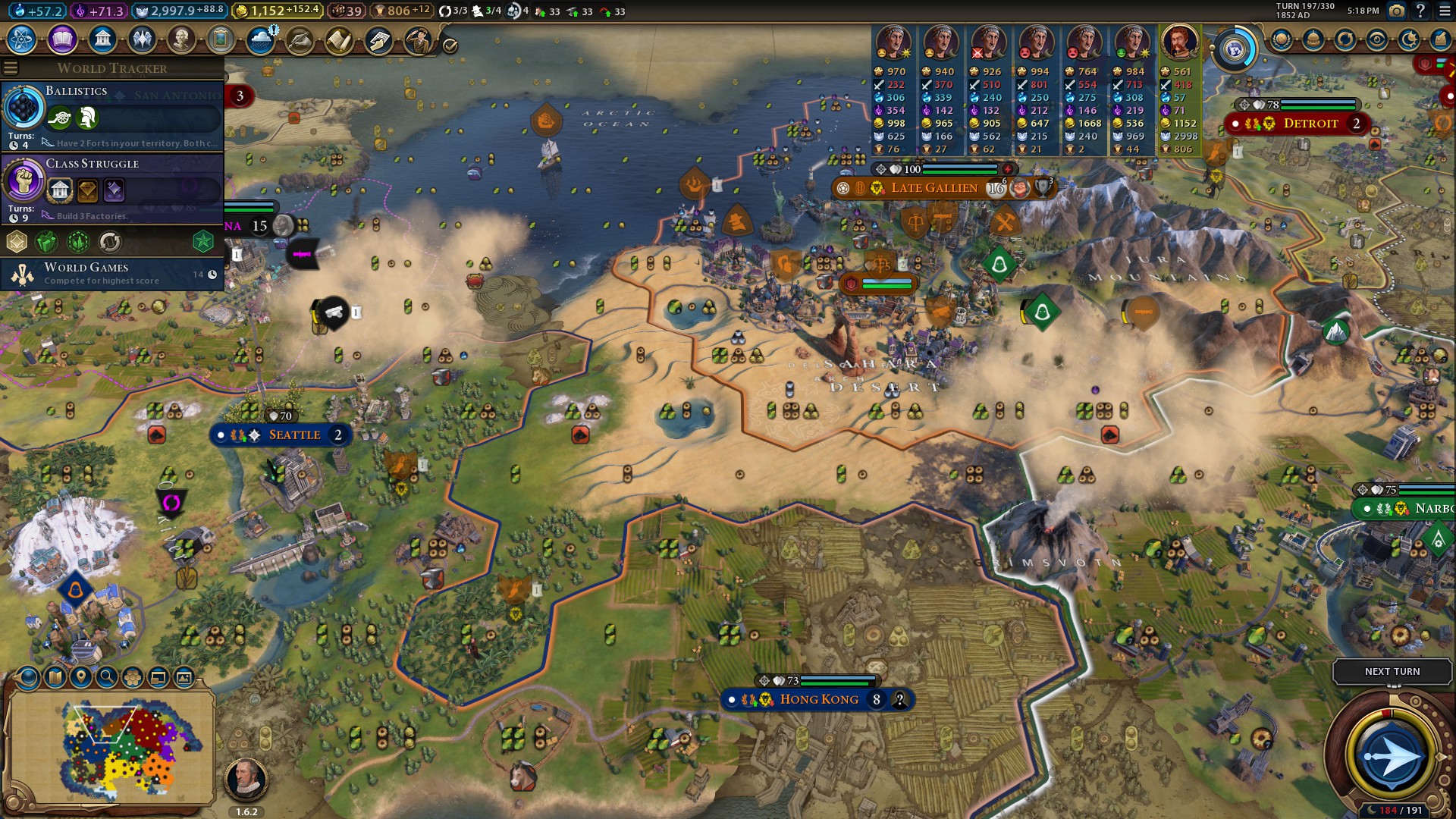
Task: Toggle the World Tracker hamburger menu
Action: pyautogui.click(x=11, y=68)
